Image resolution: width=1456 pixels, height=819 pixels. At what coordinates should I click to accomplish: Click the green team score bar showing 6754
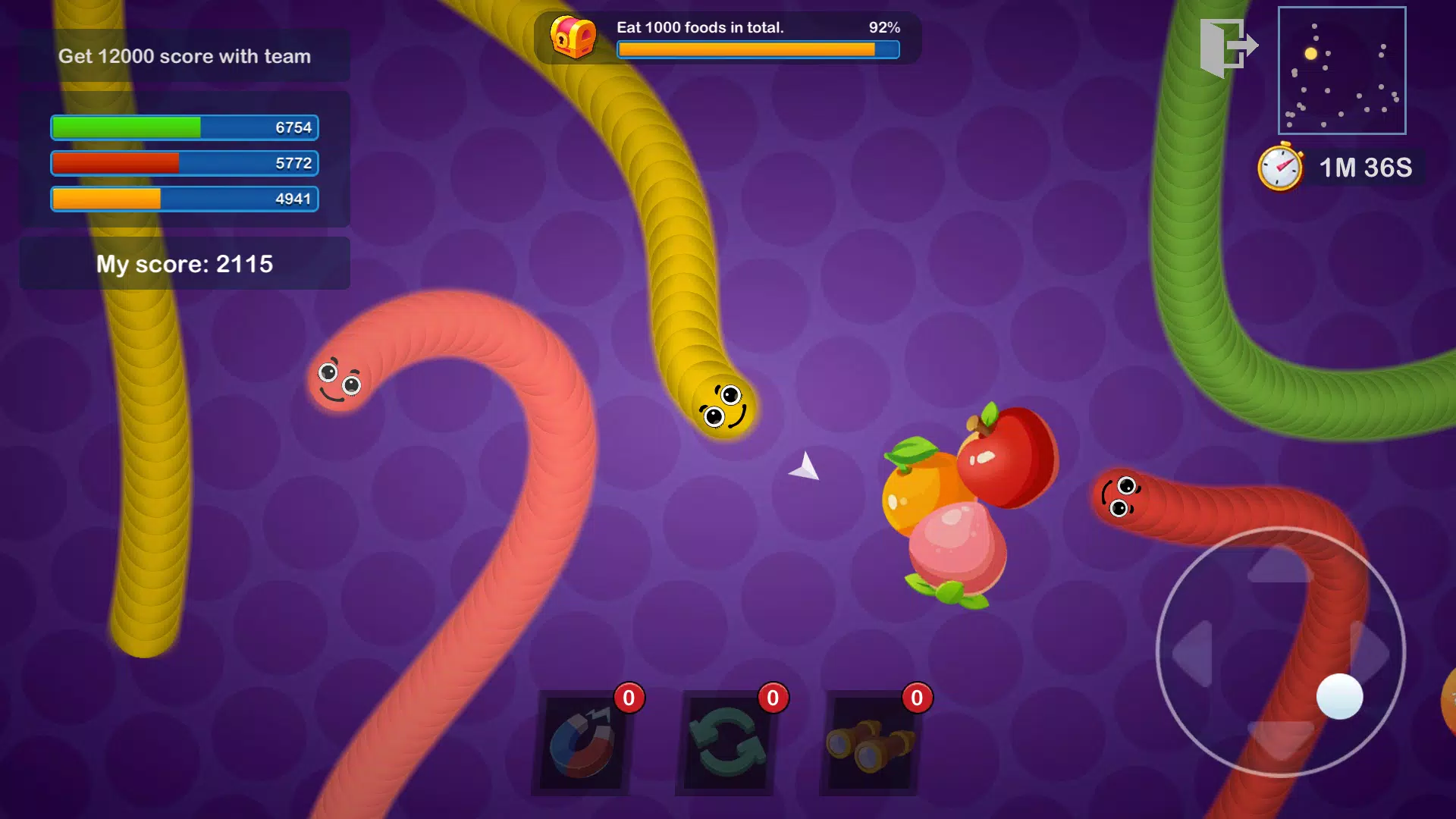(x=184, y=127)
